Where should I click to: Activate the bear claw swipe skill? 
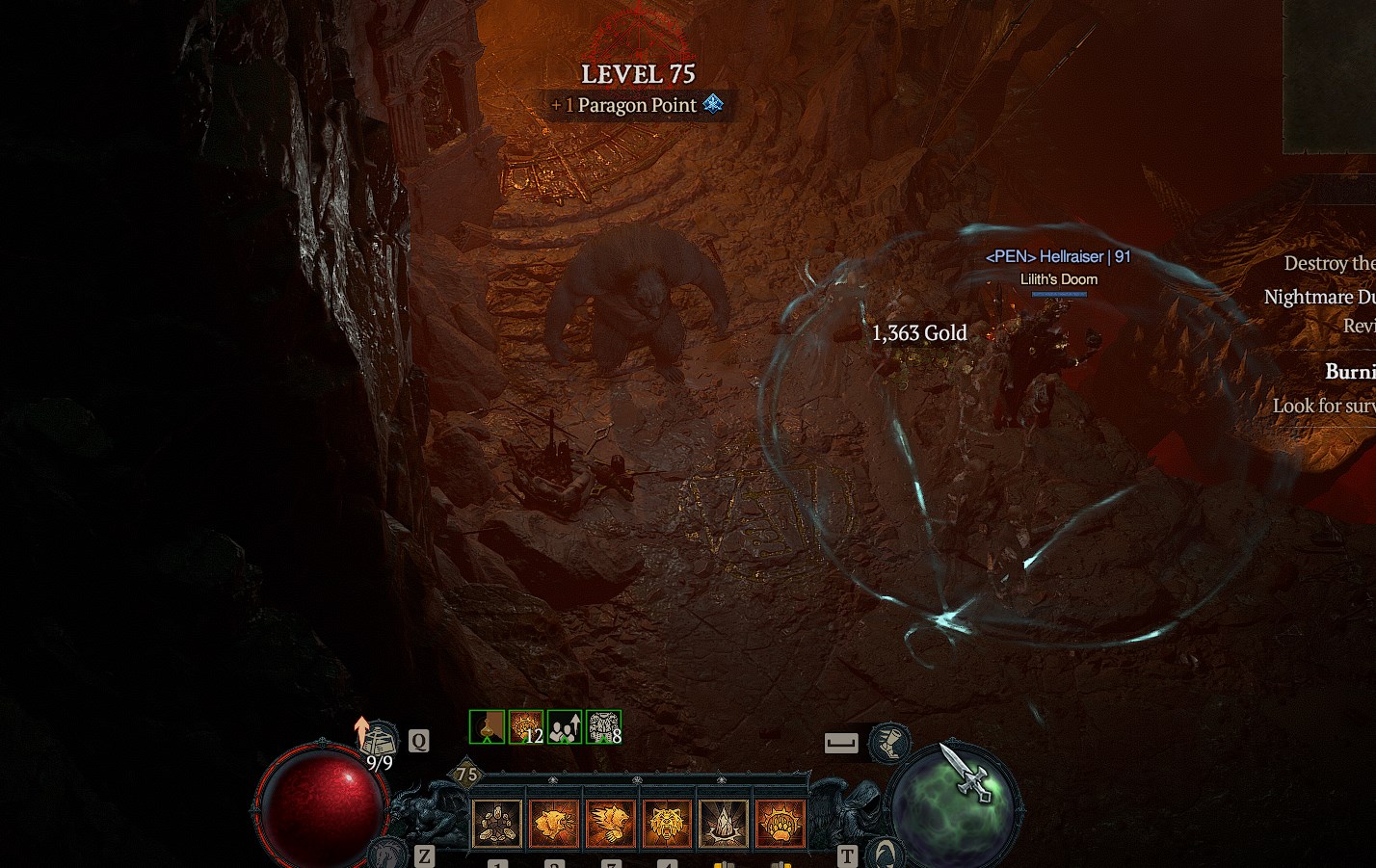click(611, 824)
